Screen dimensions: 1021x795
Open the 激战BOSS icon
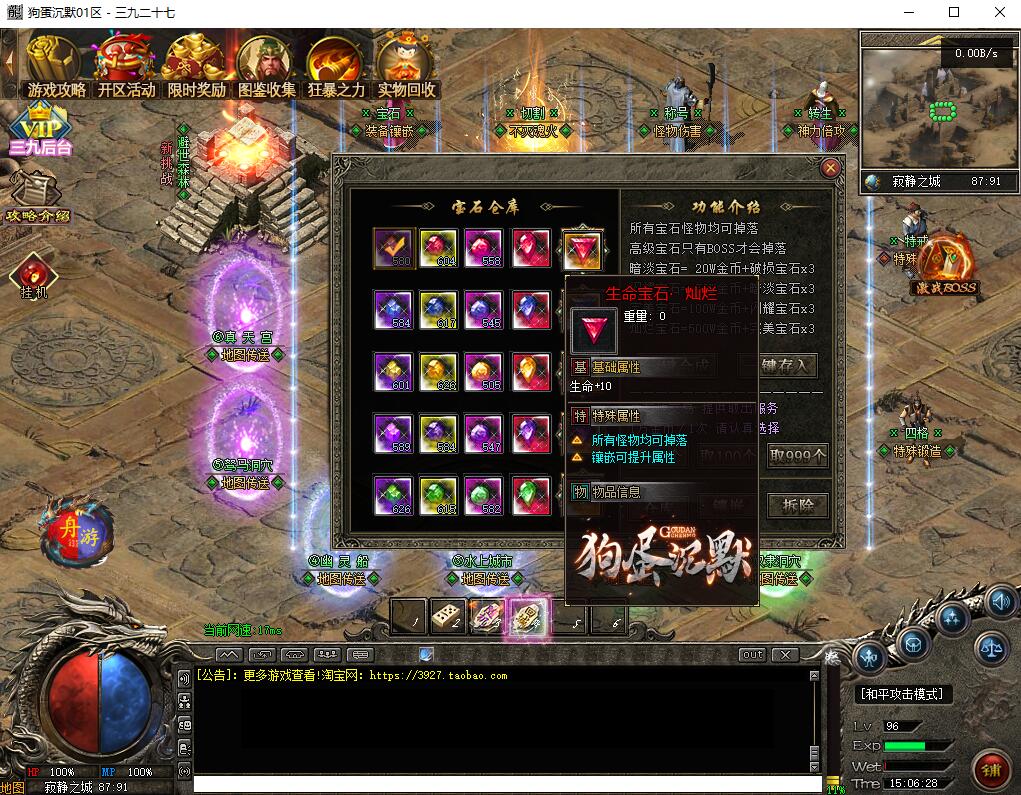[946, 265]
